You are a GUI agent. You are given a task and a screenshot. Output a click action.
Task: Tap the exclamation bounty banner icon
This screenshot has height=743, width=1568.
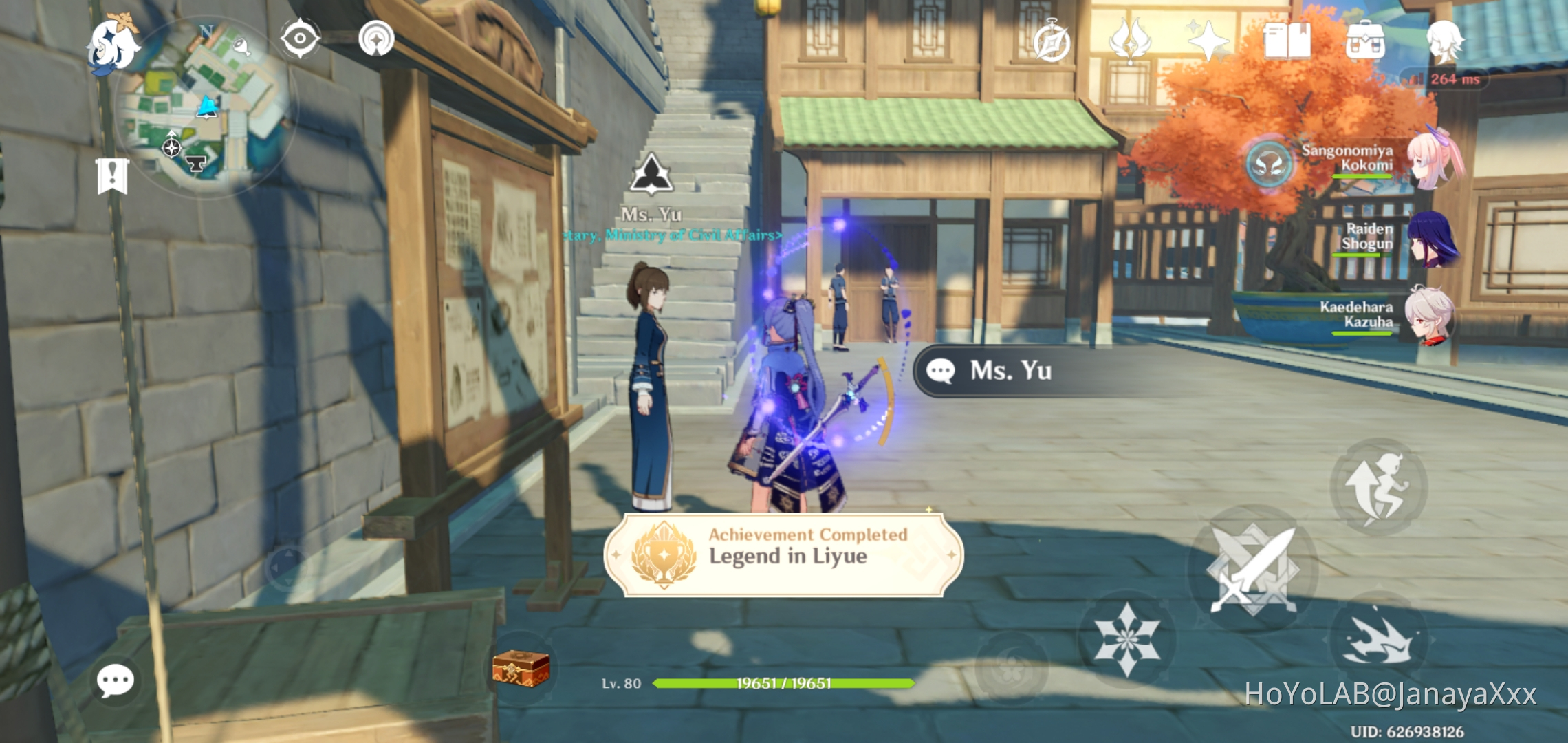[x=113, y=177]
